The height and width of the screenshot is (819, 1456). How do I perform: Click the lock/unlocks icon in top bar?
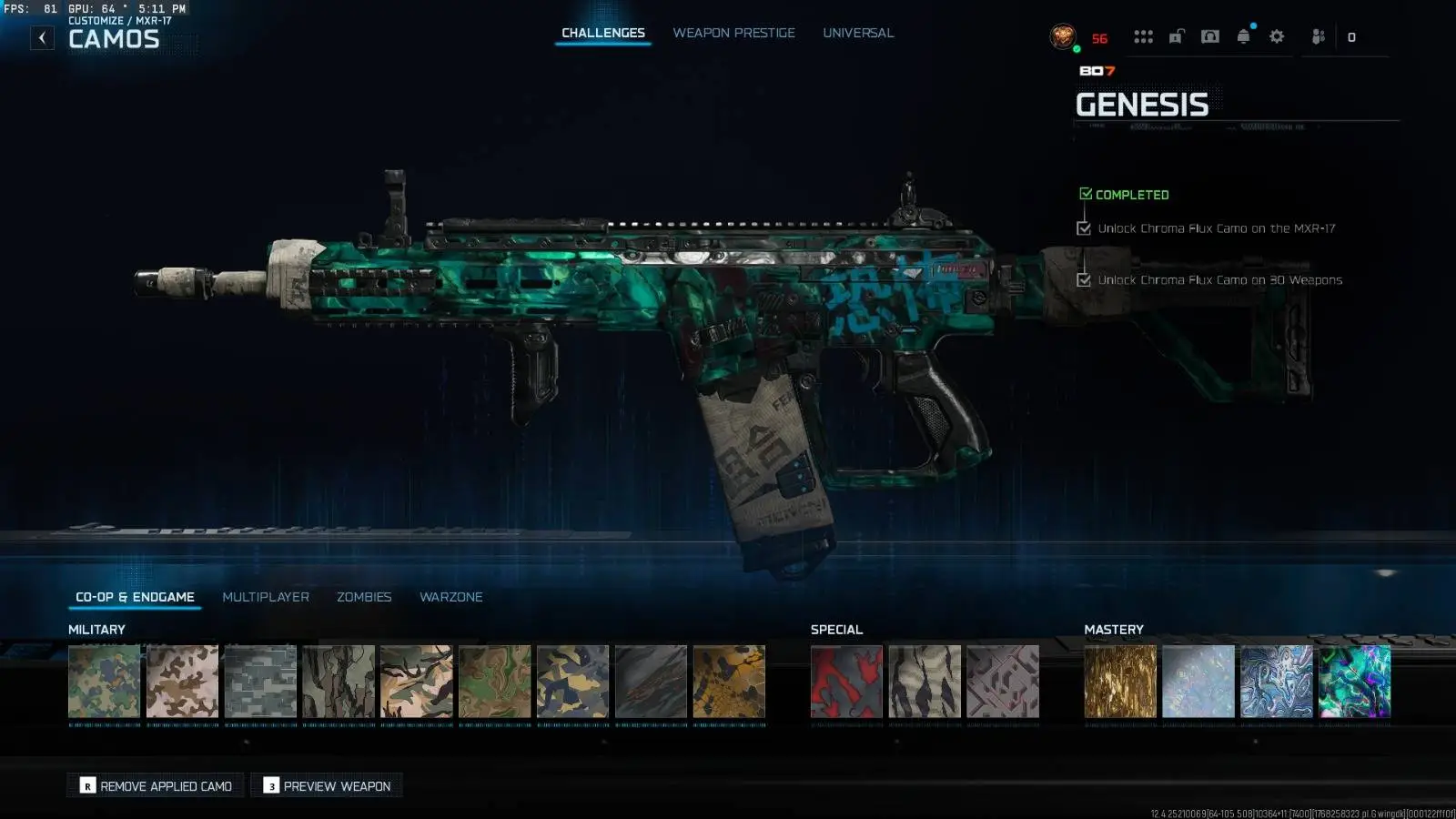tap(1176, 36)
